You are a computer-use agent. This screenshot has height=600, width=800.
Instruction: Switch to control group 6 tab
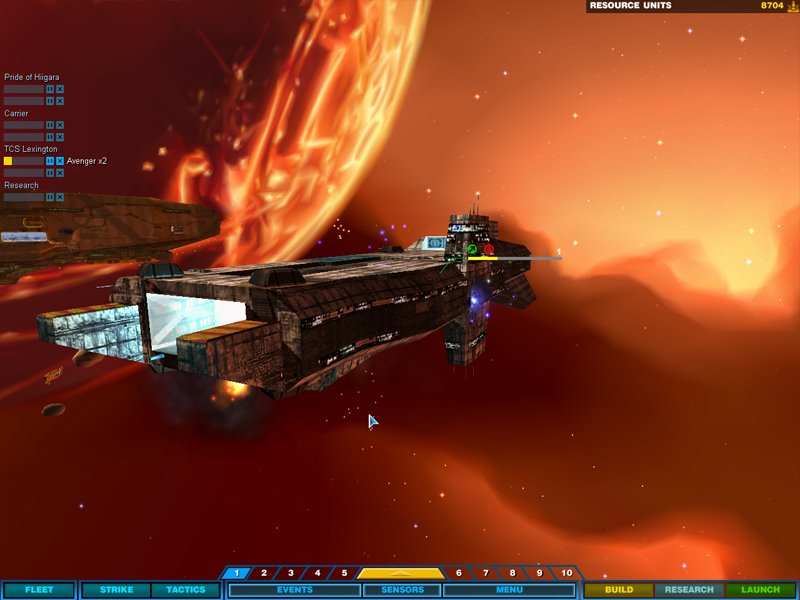point(459,573)
